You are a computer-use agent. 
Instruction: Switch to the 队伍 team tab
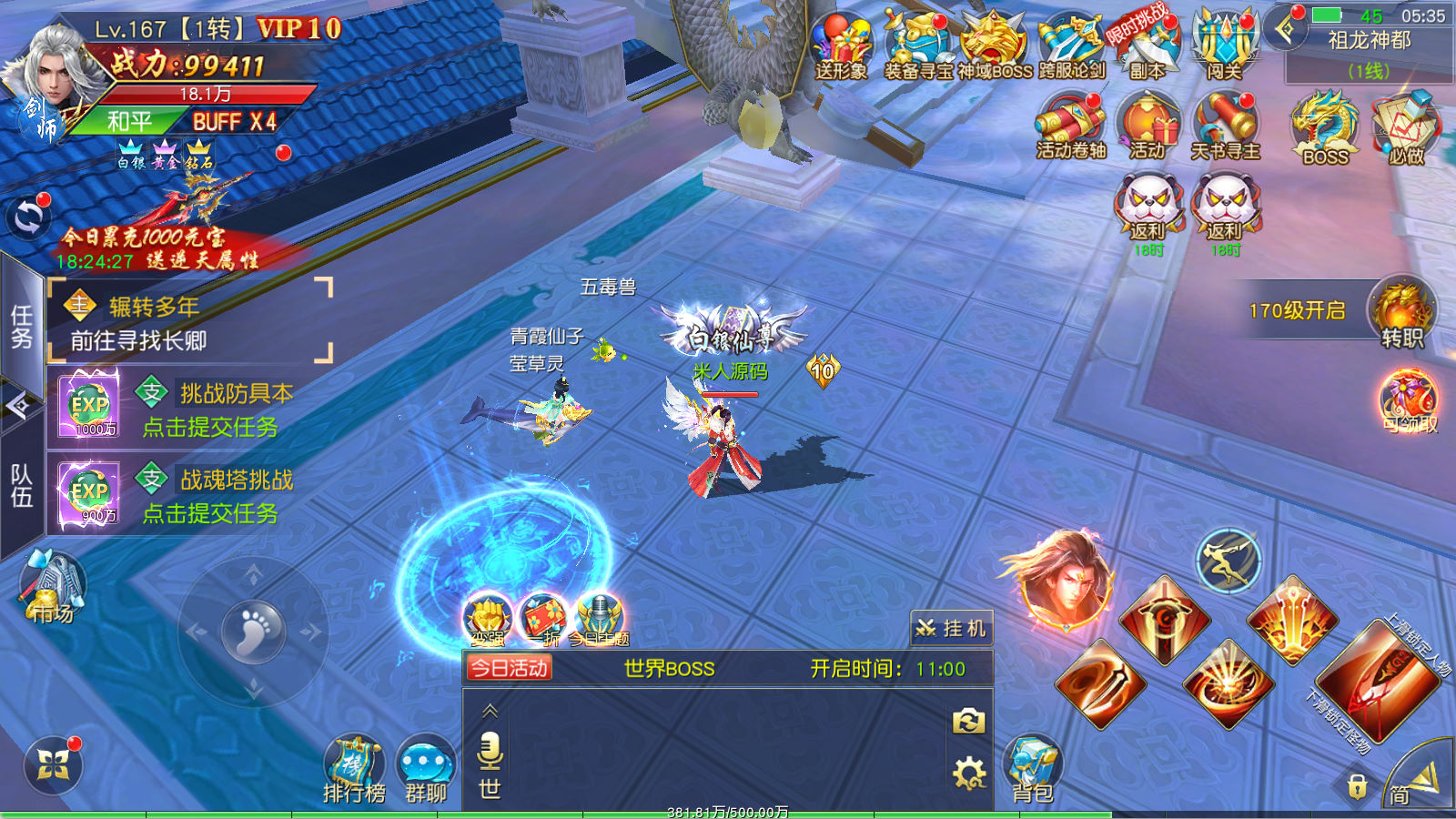click(x=22, y=485)
